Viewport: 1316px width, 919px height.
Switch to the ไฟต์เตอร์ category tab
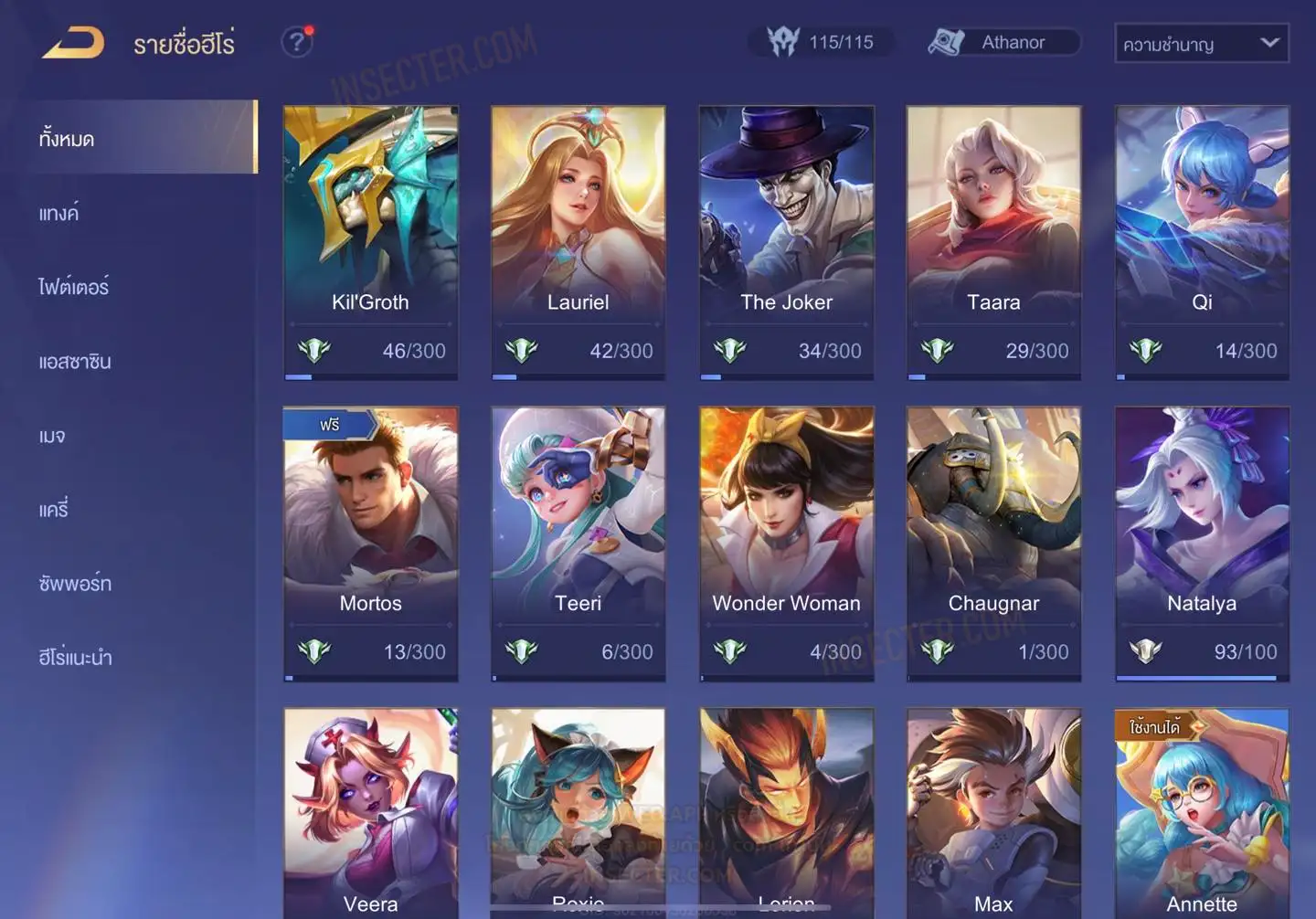pyautogui.click(x=74, y=288)
